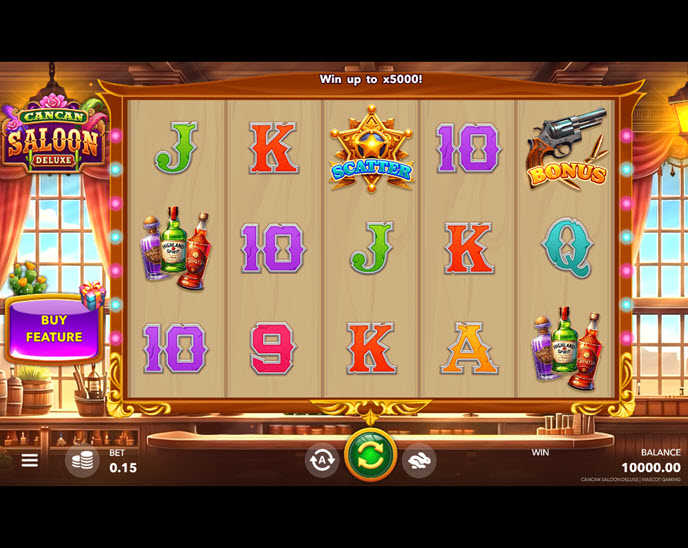Open the hamburger menu
The image size is (688, 548).
pos(30,460)
